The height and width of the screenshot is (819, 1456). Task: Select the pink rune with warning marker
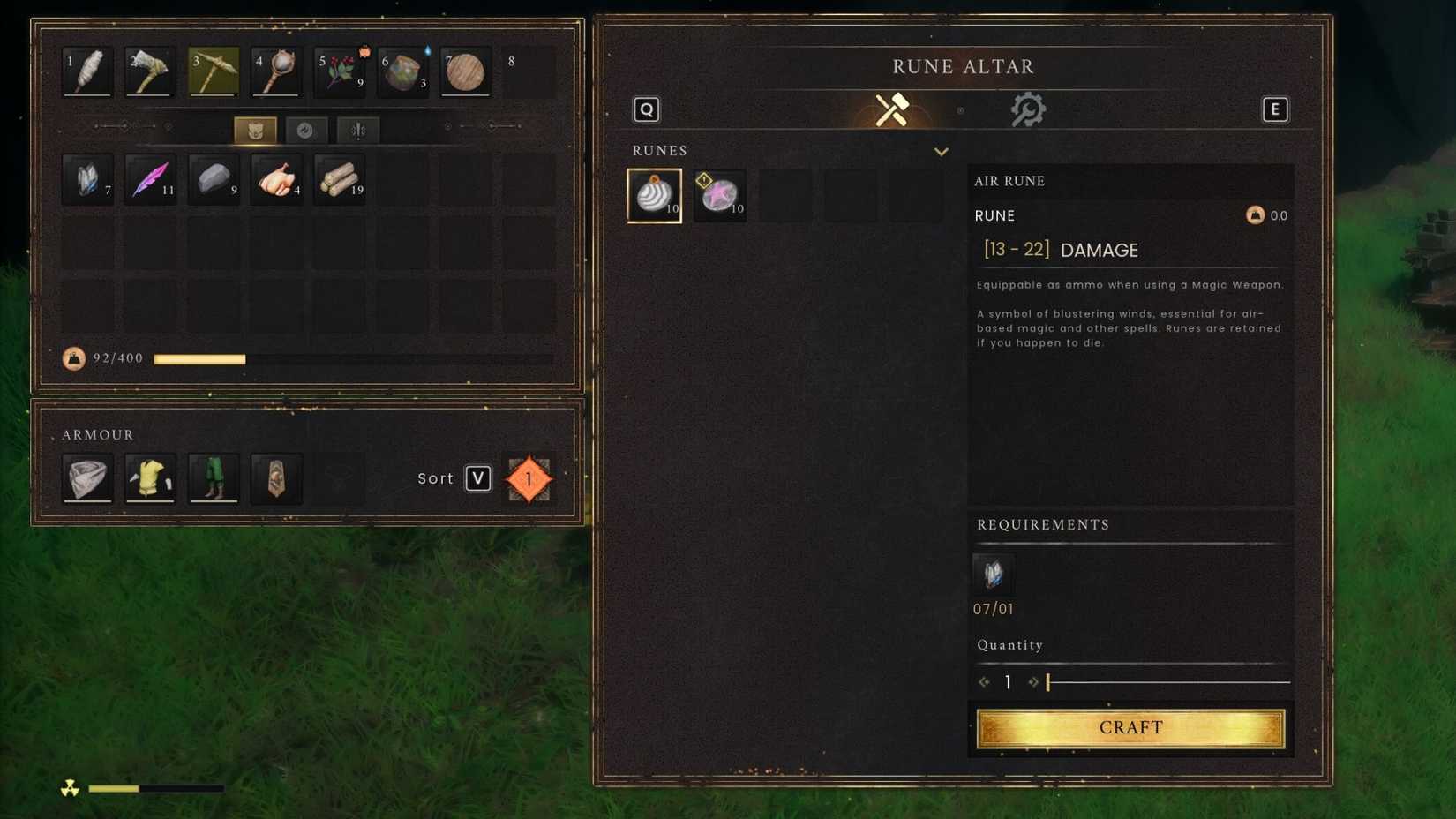pos(721,196)
